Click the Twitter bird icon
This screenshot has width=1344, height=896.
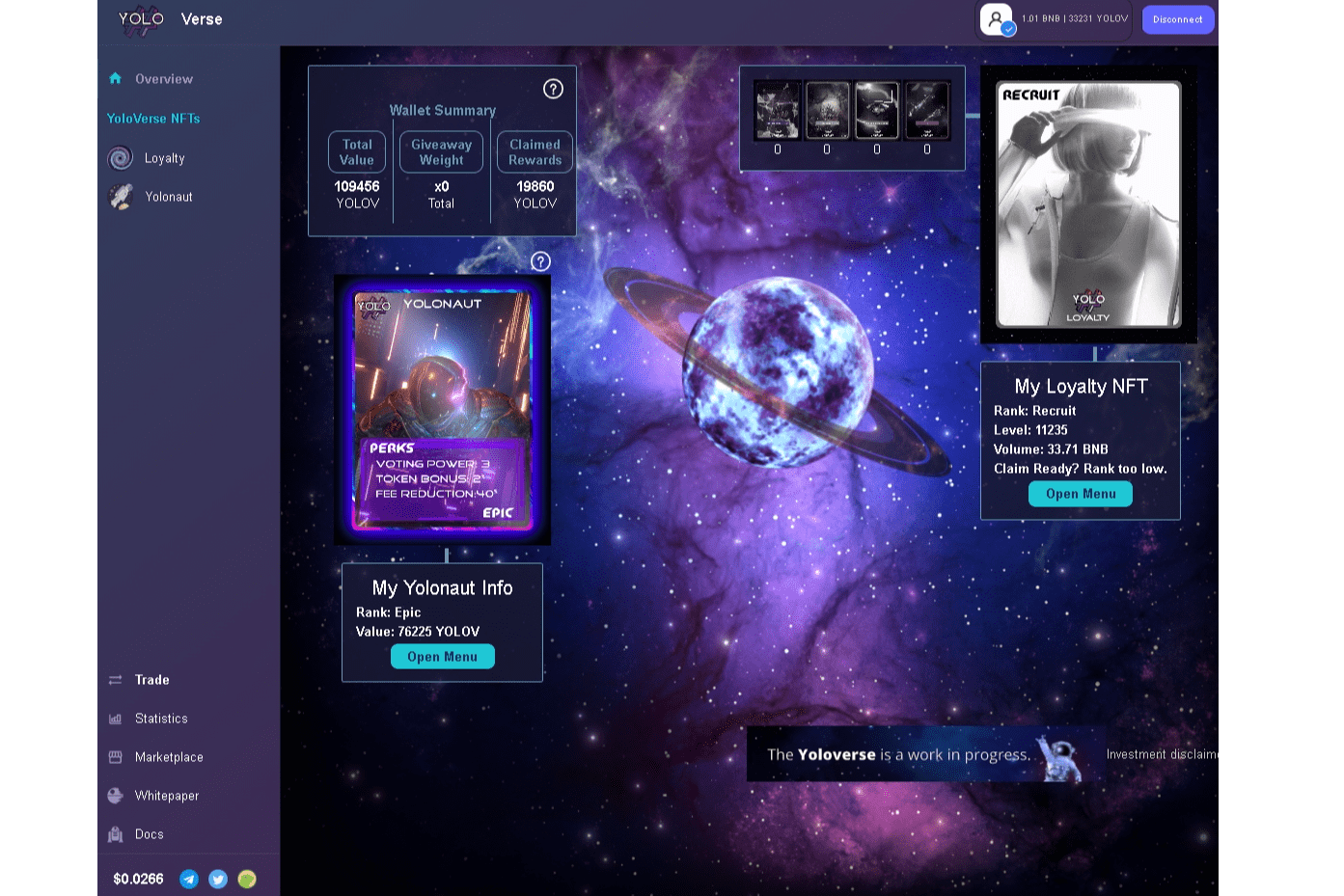pyautogui.click(x=218, y=879)
